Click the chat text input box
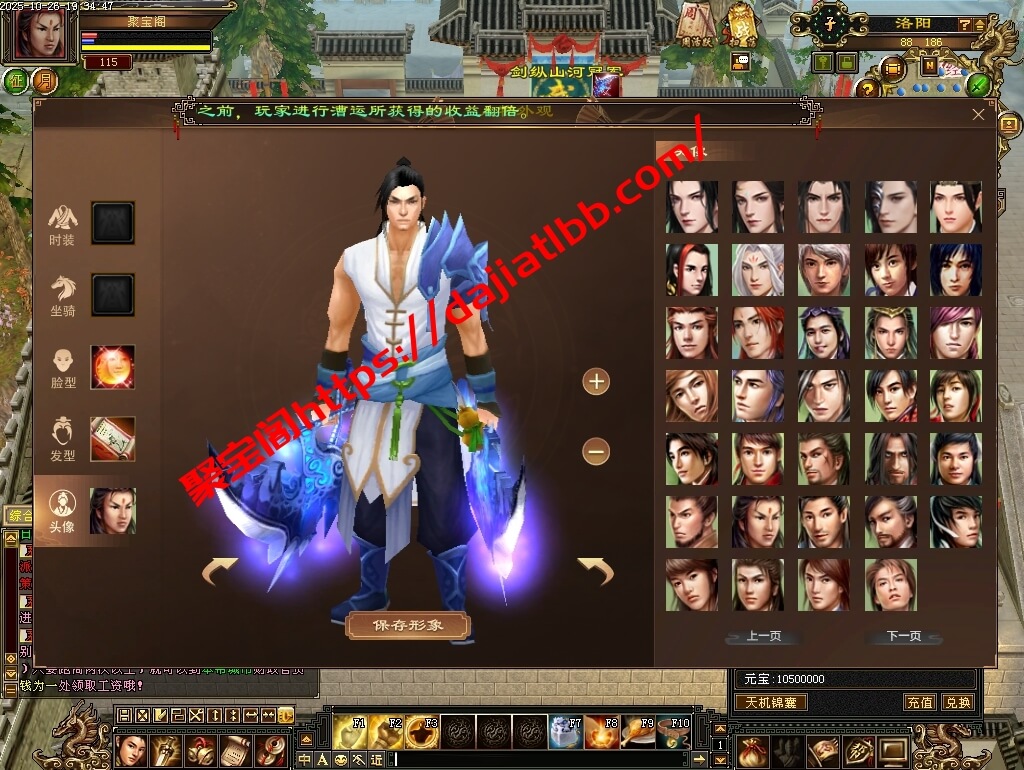1024x770 pixels. tap(550, 760)
